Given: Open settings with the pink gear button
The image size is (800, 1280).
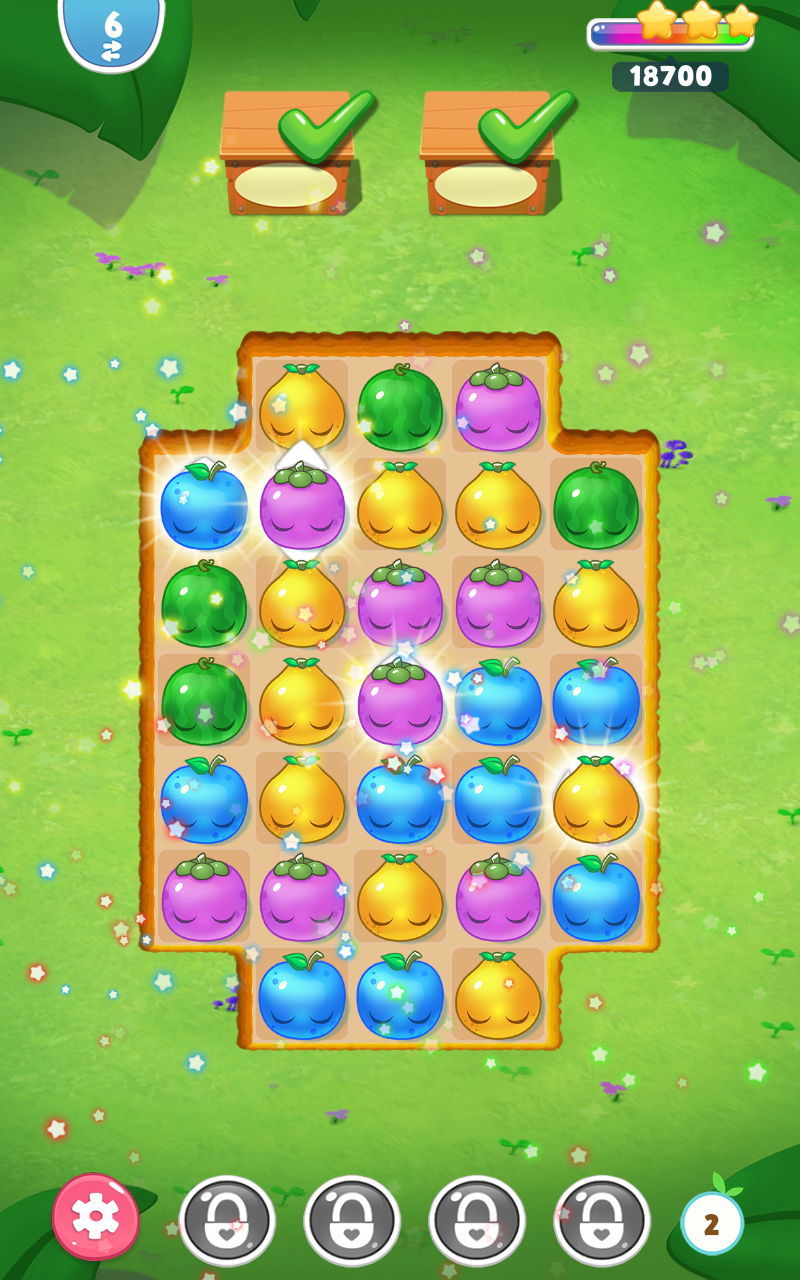Looking at the screenshot, I should 96,1216.
